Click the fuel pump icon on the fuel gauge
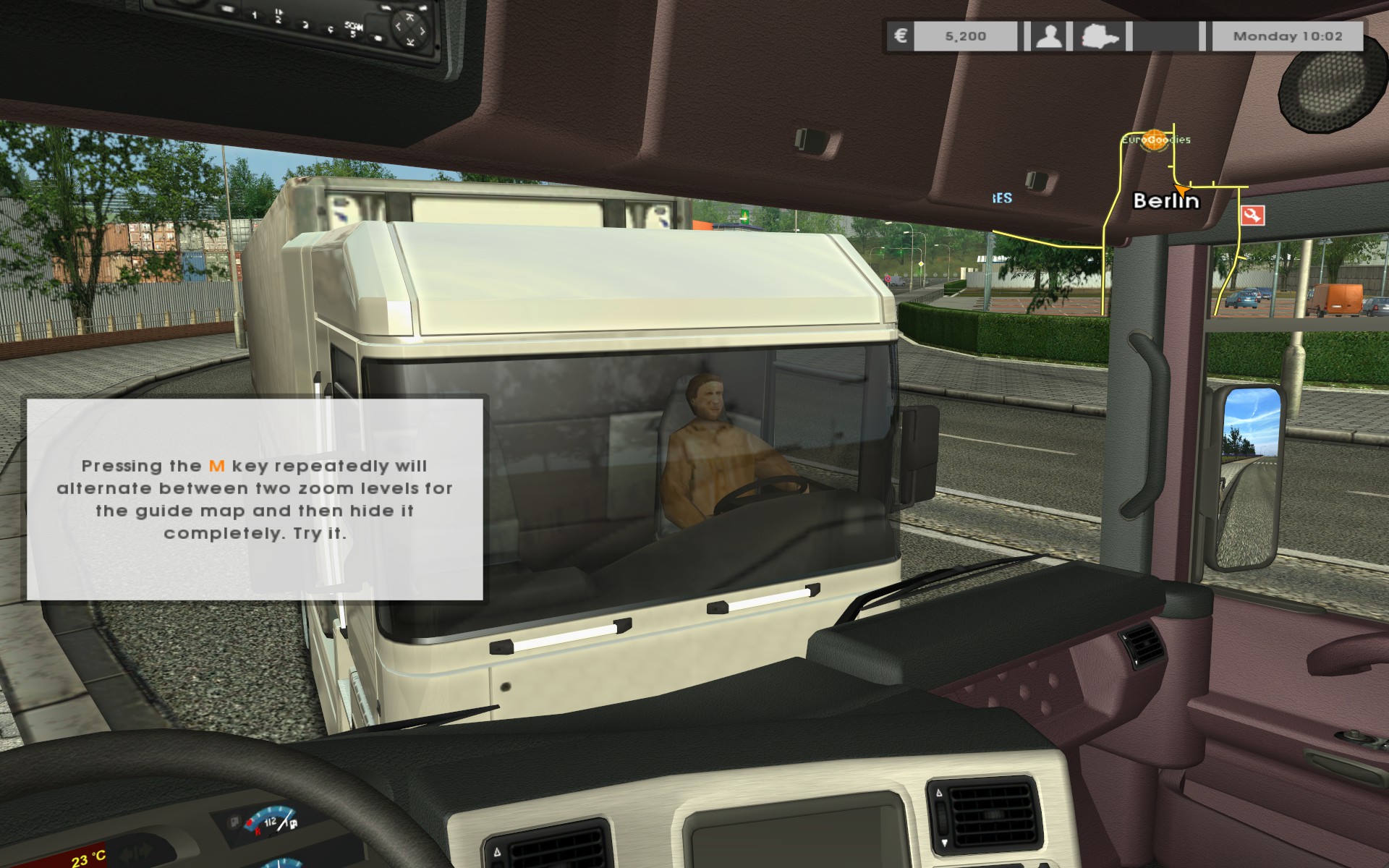 point(292,823)
